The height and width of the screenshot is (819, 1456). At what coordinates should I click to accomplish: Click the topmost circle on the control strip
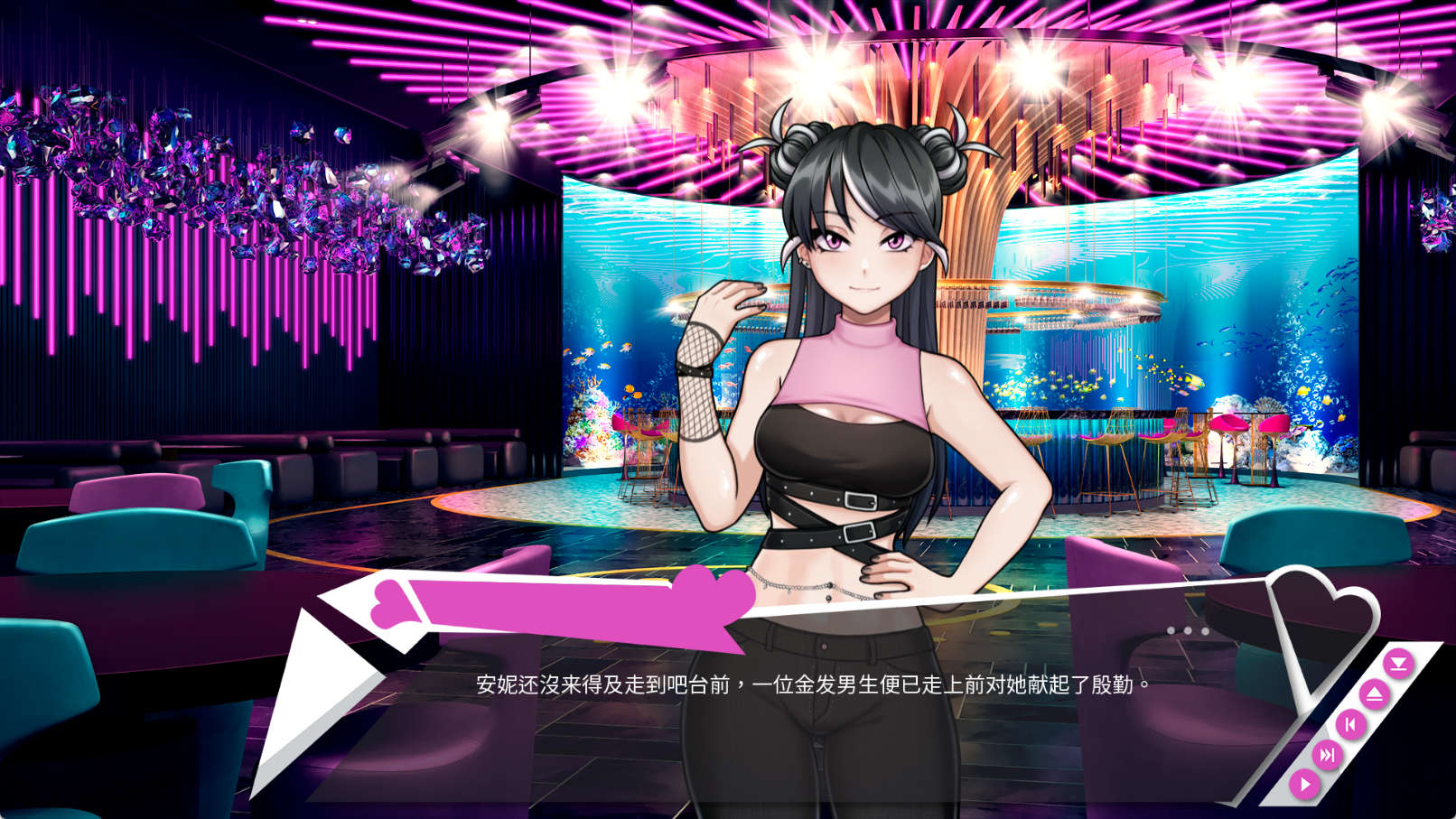coord(1400,663)
